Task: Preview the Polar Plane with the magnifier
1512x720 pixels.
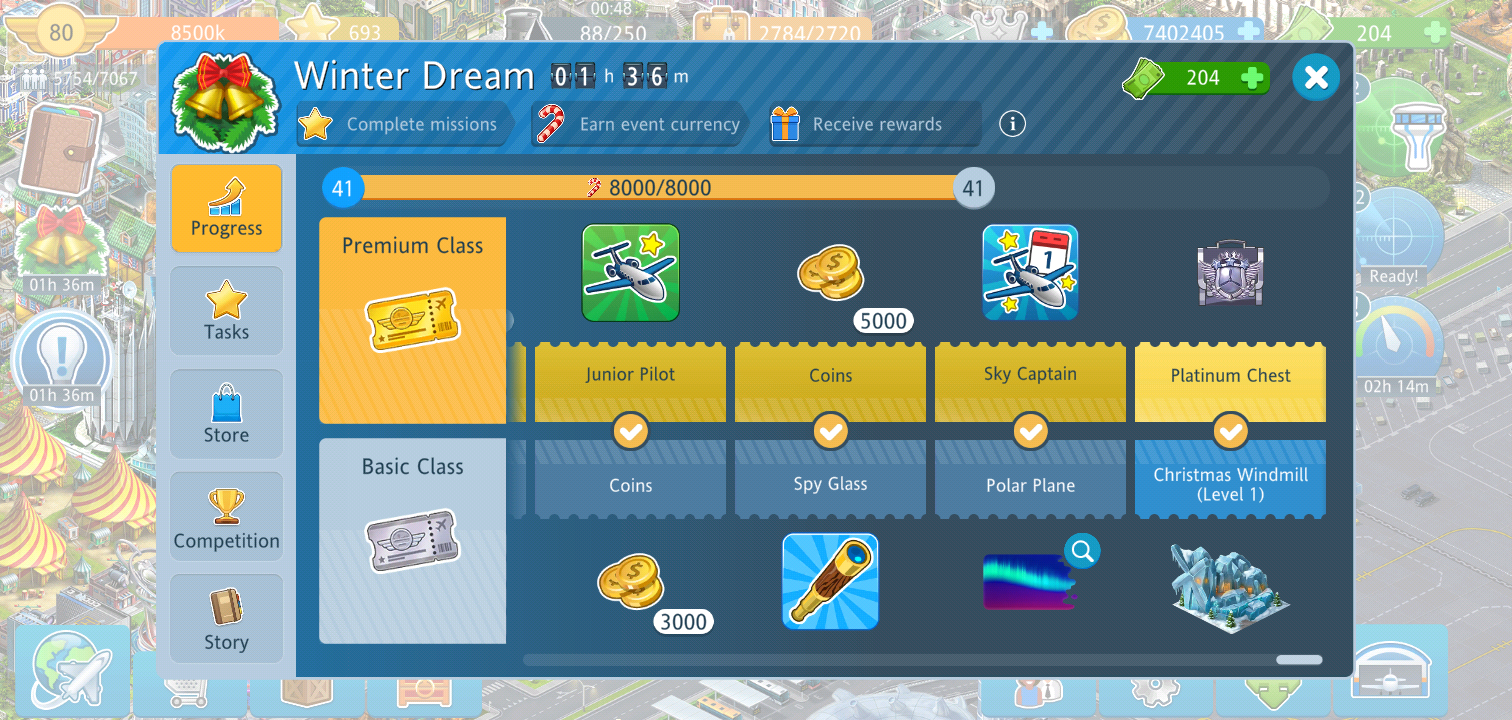Action: 1082,549
